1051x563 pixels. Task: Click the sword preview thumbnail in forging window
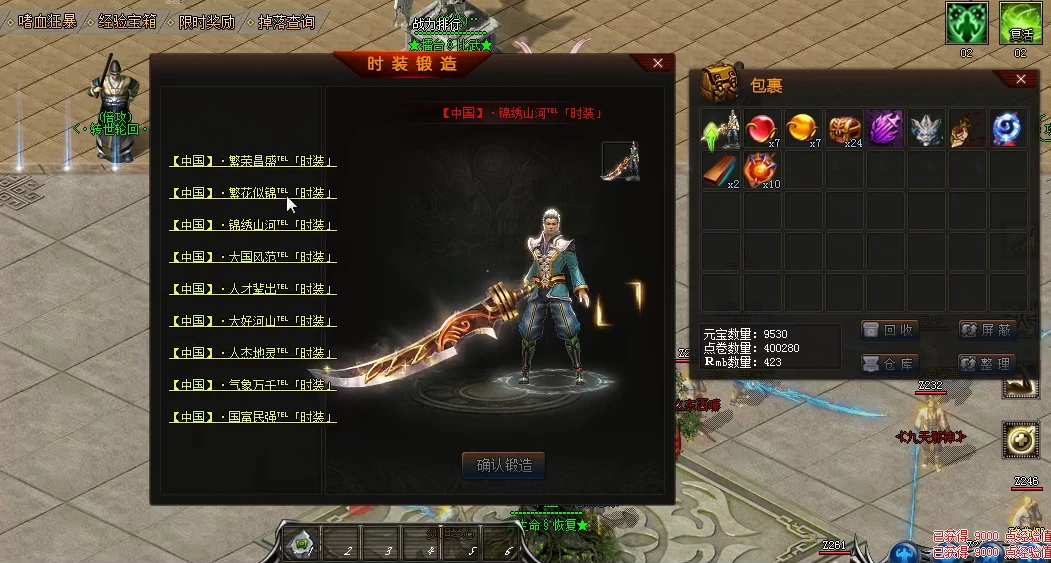pos(620,161)
